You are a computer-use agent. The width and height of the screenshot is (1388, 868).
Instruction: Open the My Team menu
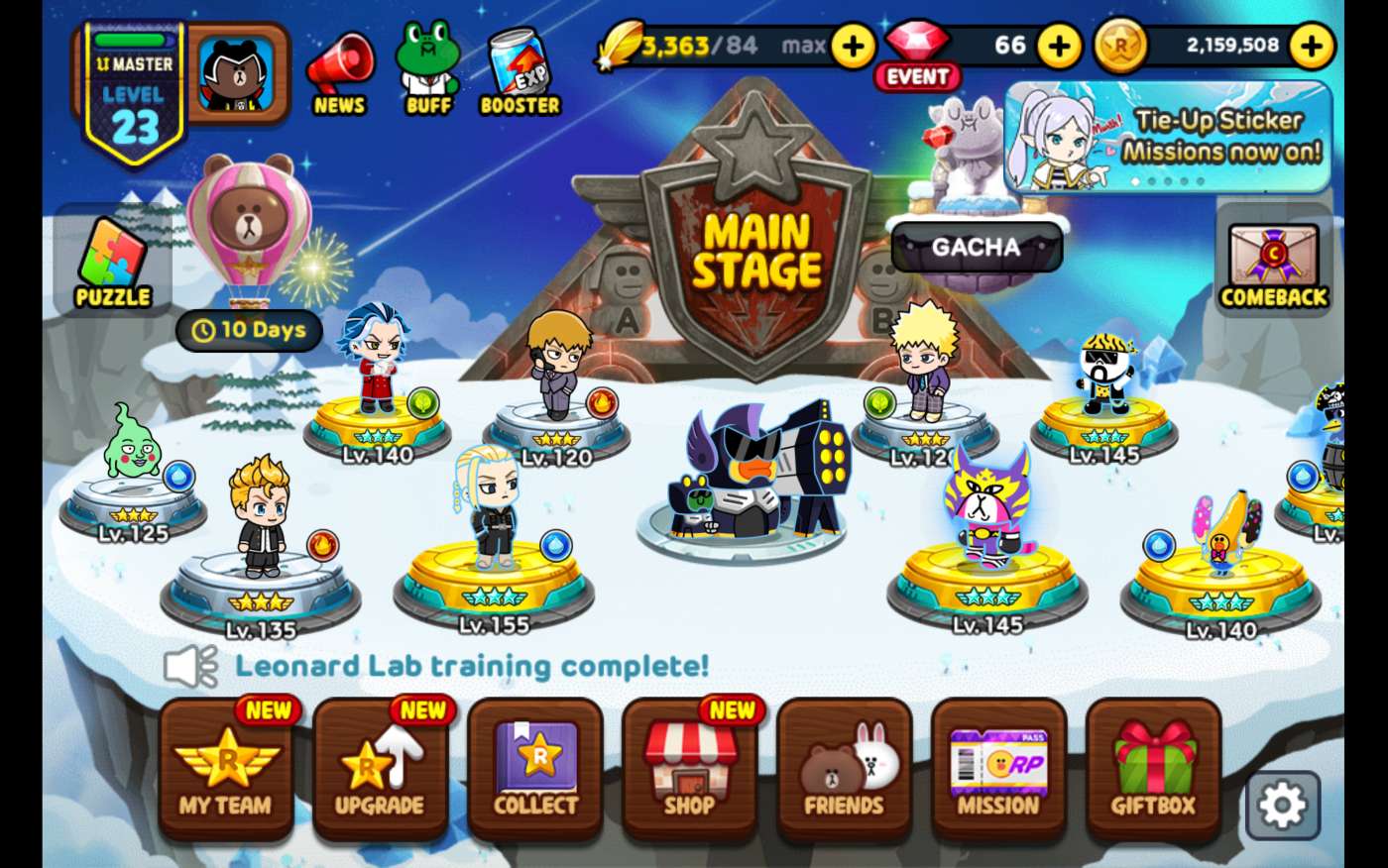pos(226,770)
